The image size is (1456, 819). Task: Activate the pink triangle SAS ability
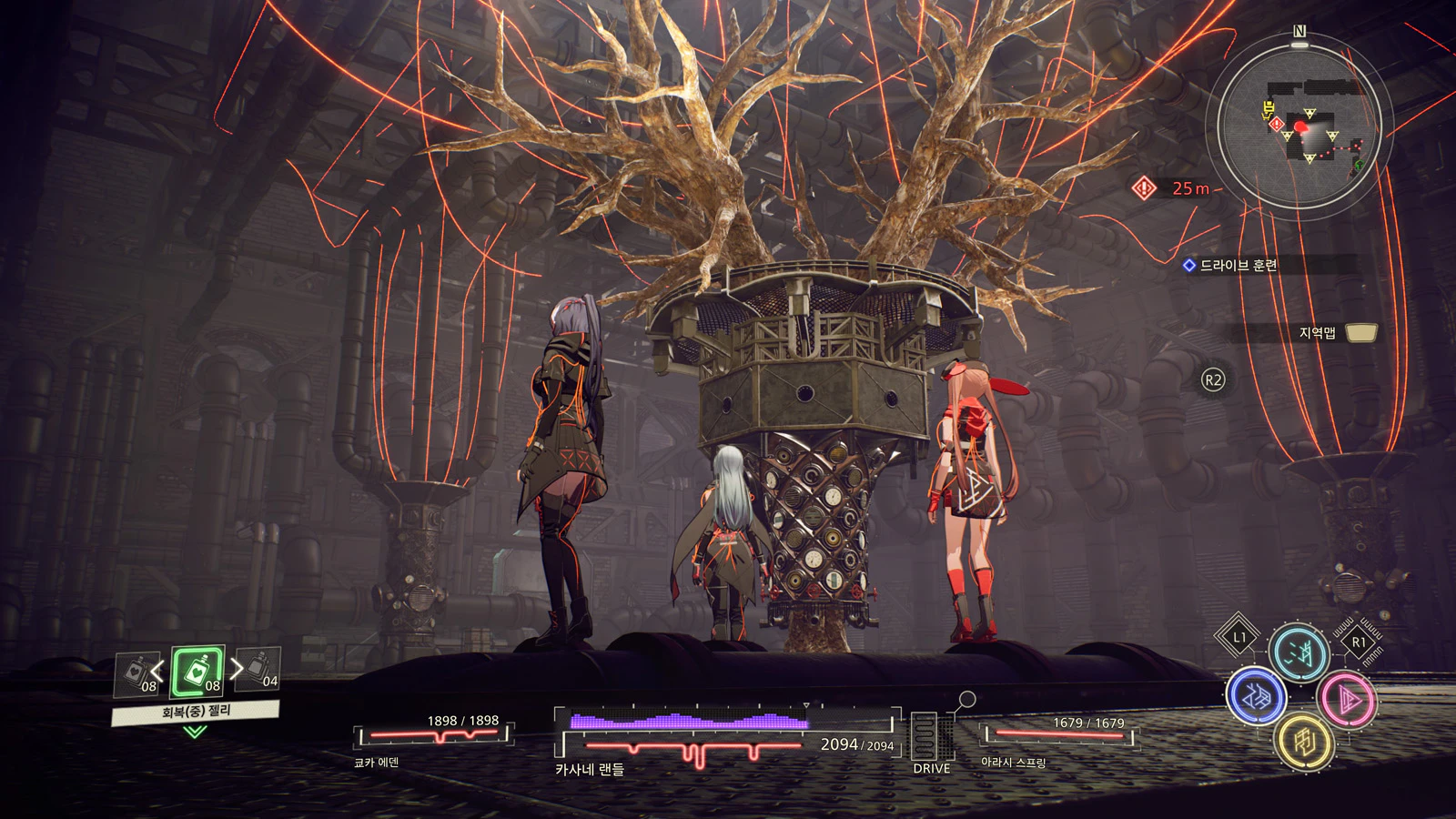pos(1346,700)
